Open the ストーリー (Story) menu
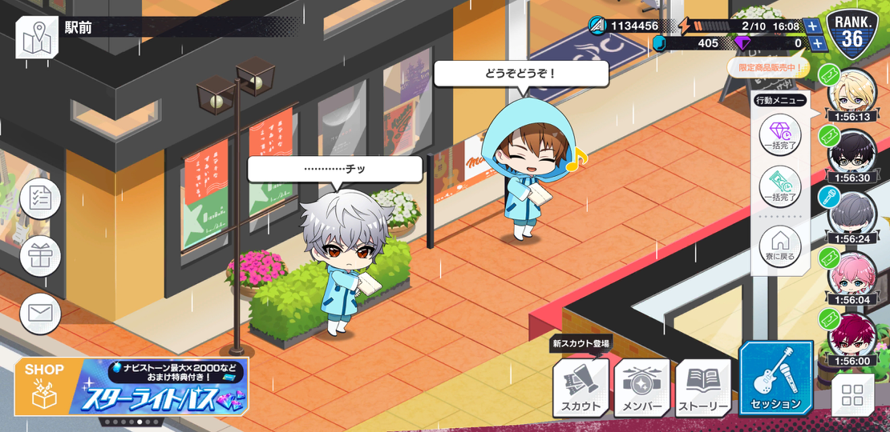Viewport: 890px width, 432px height. (x=703, y=388)
